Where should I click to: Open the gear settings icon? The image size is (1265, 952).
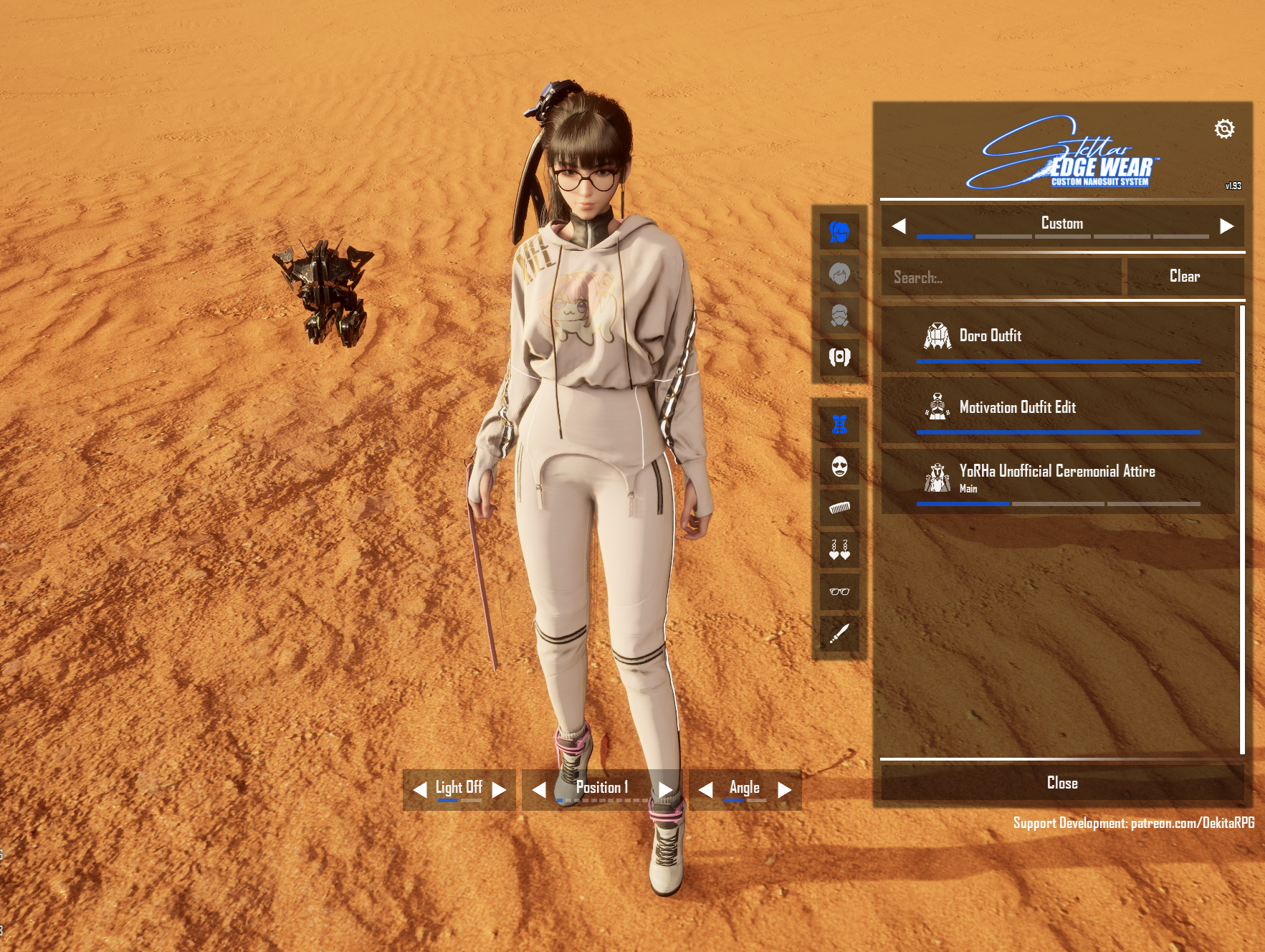click(x=1224, y=129)
